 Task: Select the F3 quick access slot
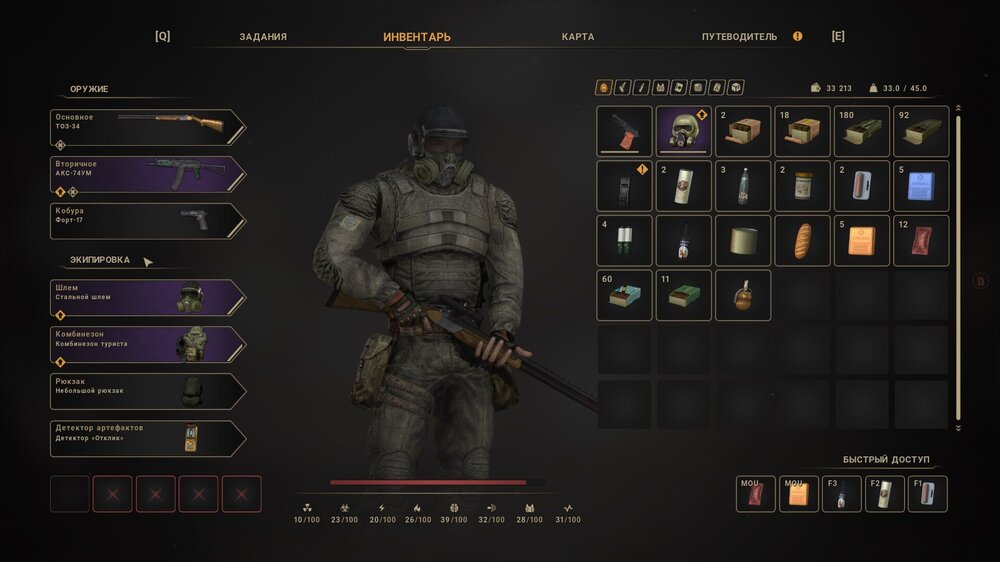click(x=841, y=494)
